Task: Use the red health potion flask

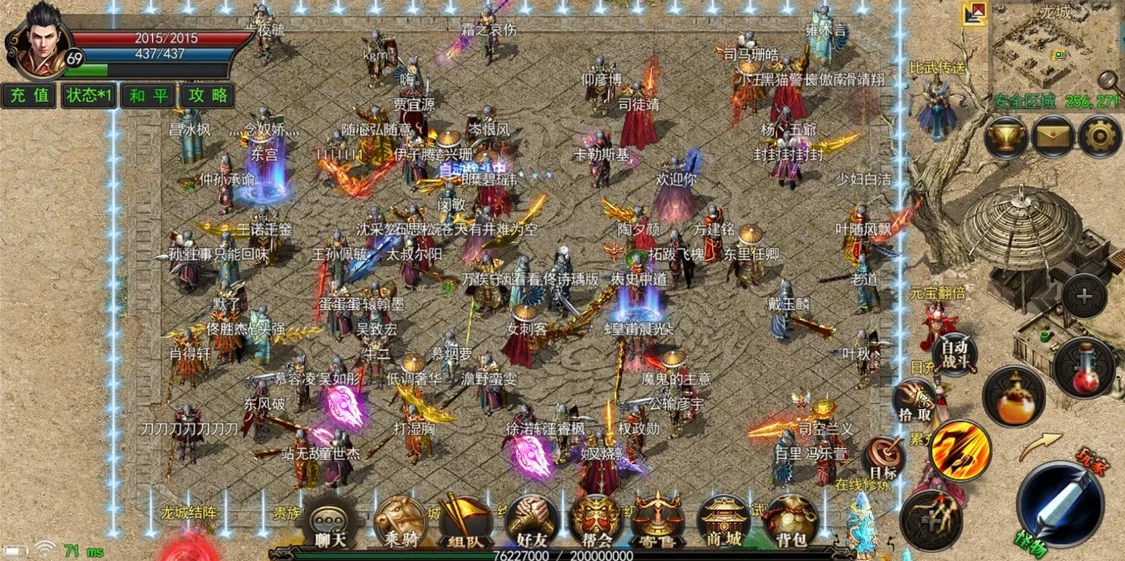Action: [x=1084, y=365]
